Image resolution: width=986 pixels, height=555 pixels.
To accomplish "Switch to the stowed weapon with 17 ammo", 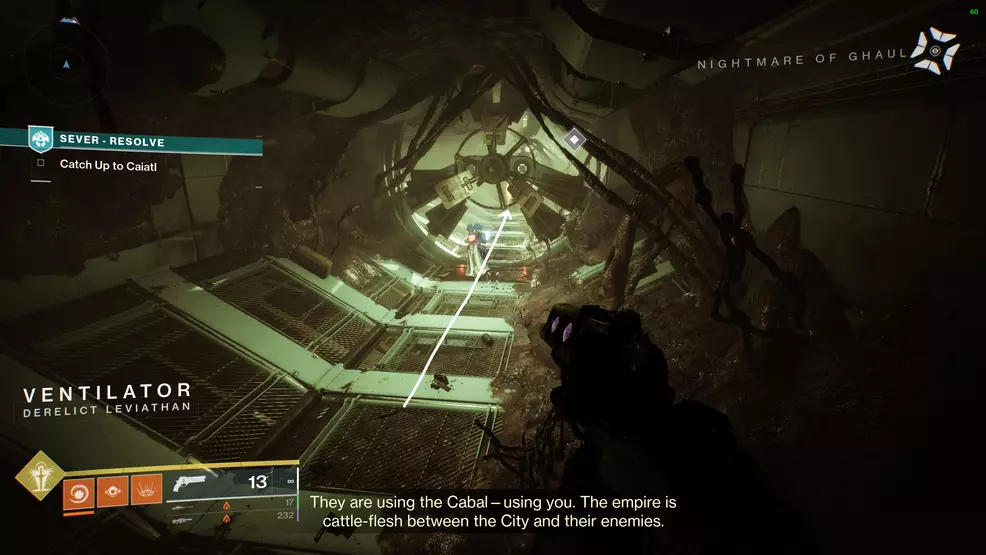I will (182, 507).
